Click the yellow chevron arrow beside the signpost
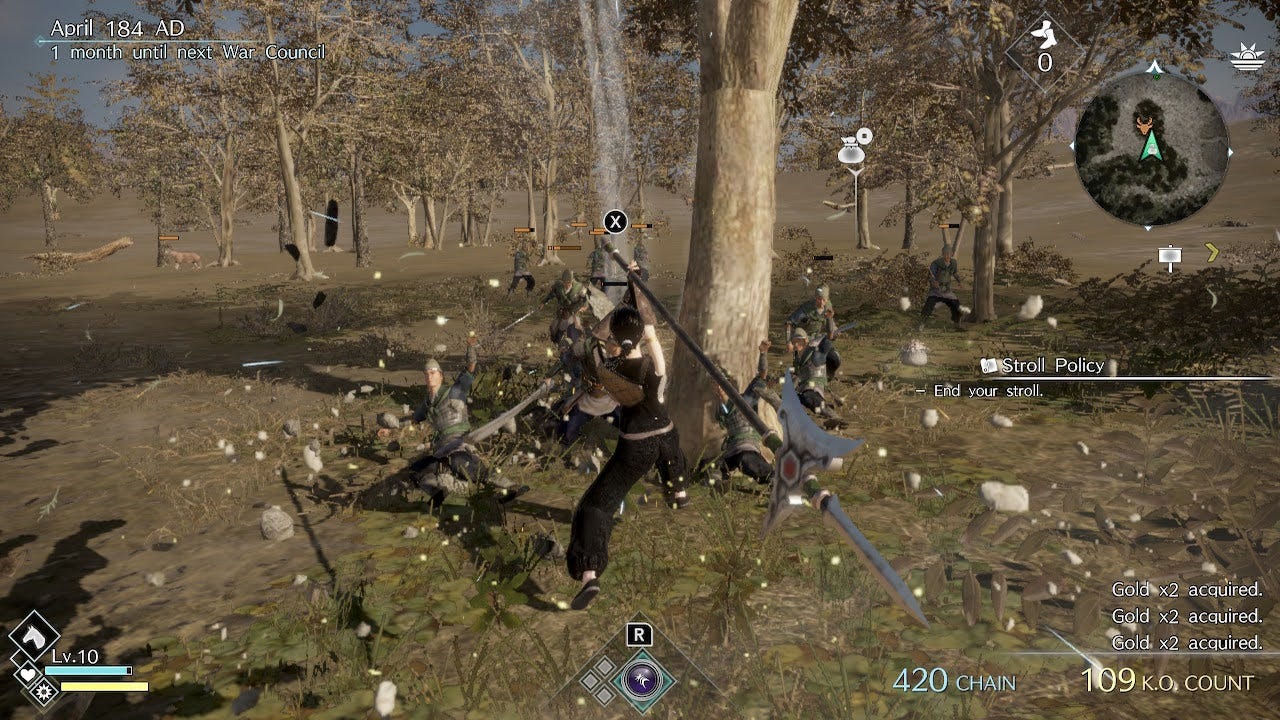 point(1212,252)
